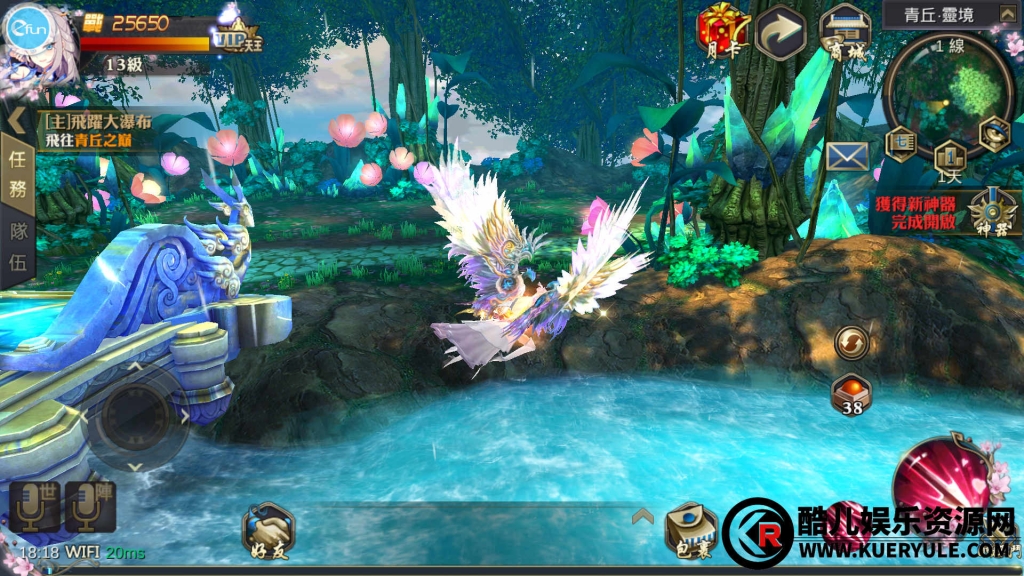Viewport: 1024px width, 576px height.
Task: Open the 神器 artifact menu
Action: coord(989,211)
